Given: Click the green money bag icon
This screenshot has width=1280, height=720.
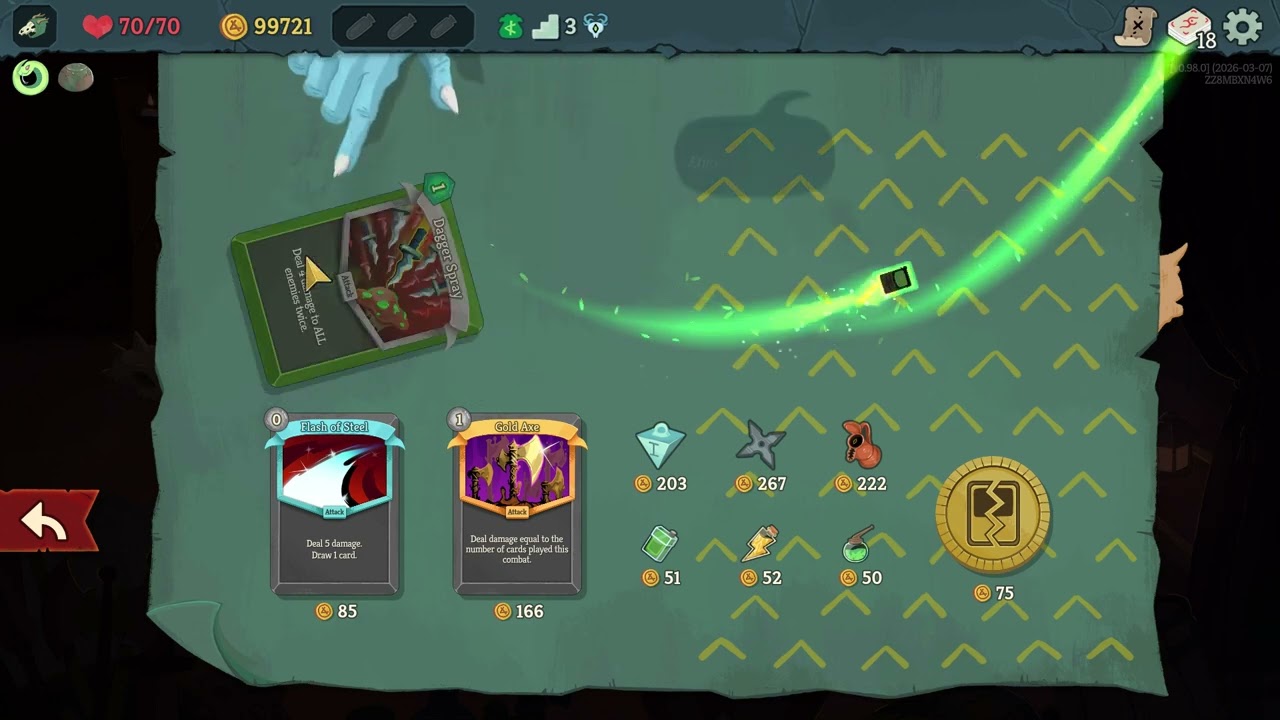Looking at the screenshot, I should pyautogui.click(x=511, y=27).
